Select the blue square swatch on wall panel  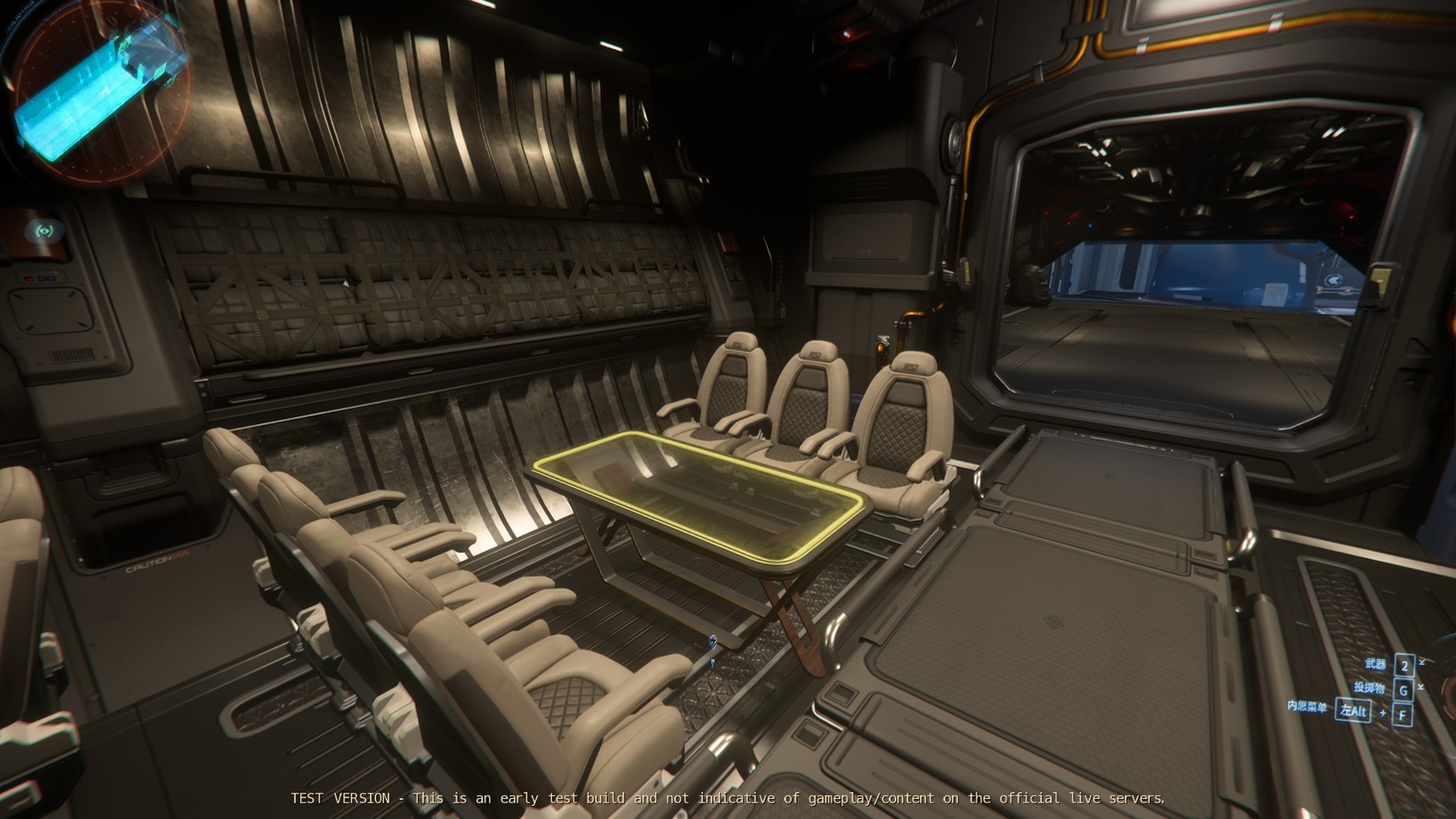coord(52,278)
